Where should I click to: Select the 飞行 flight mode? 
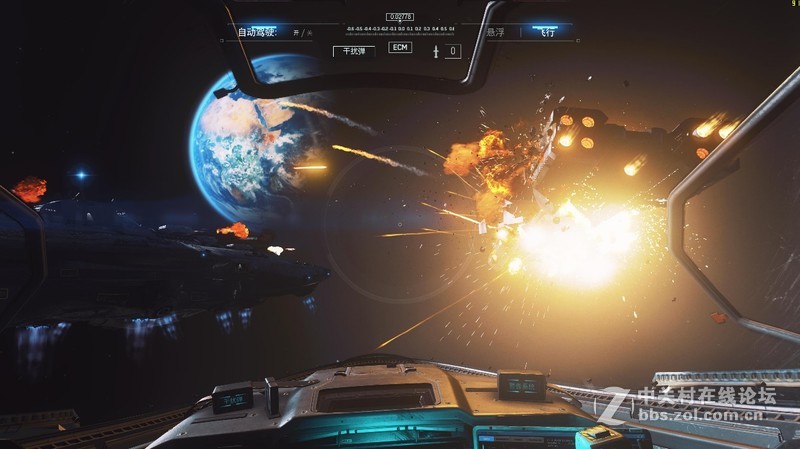coord(548,32)
